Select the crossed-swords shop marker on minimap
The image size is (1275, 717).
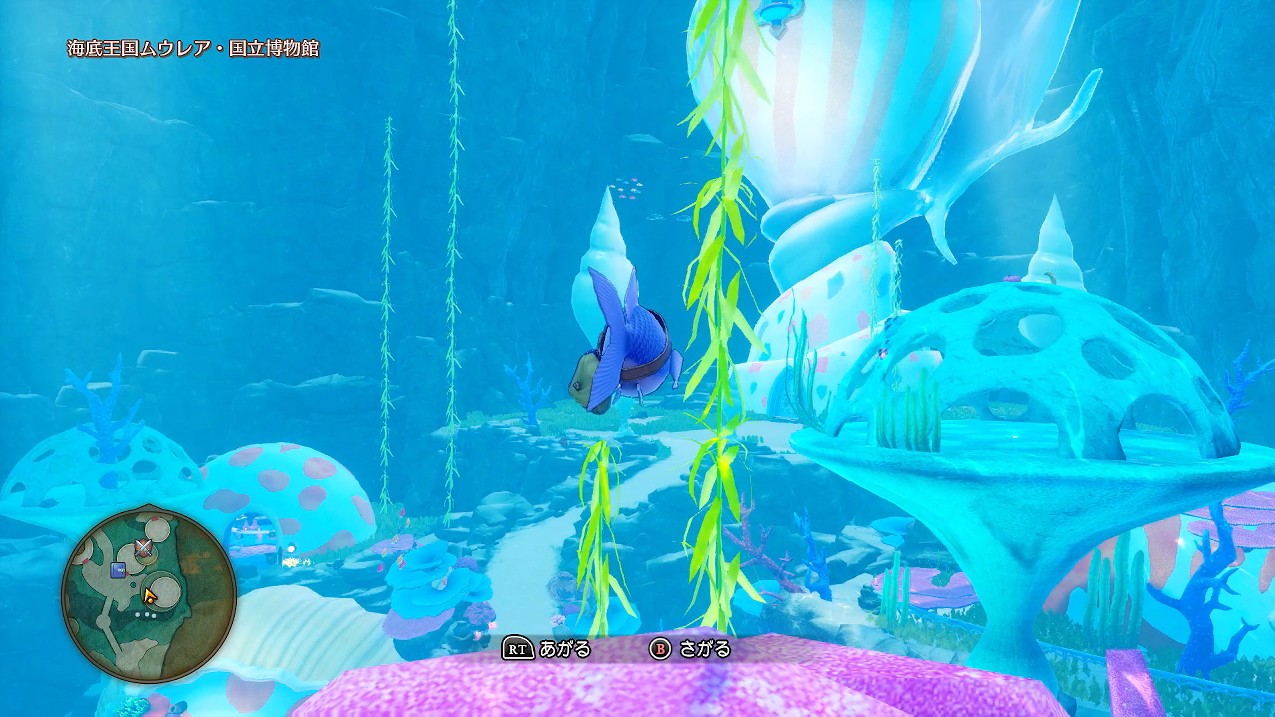[144, 547]
